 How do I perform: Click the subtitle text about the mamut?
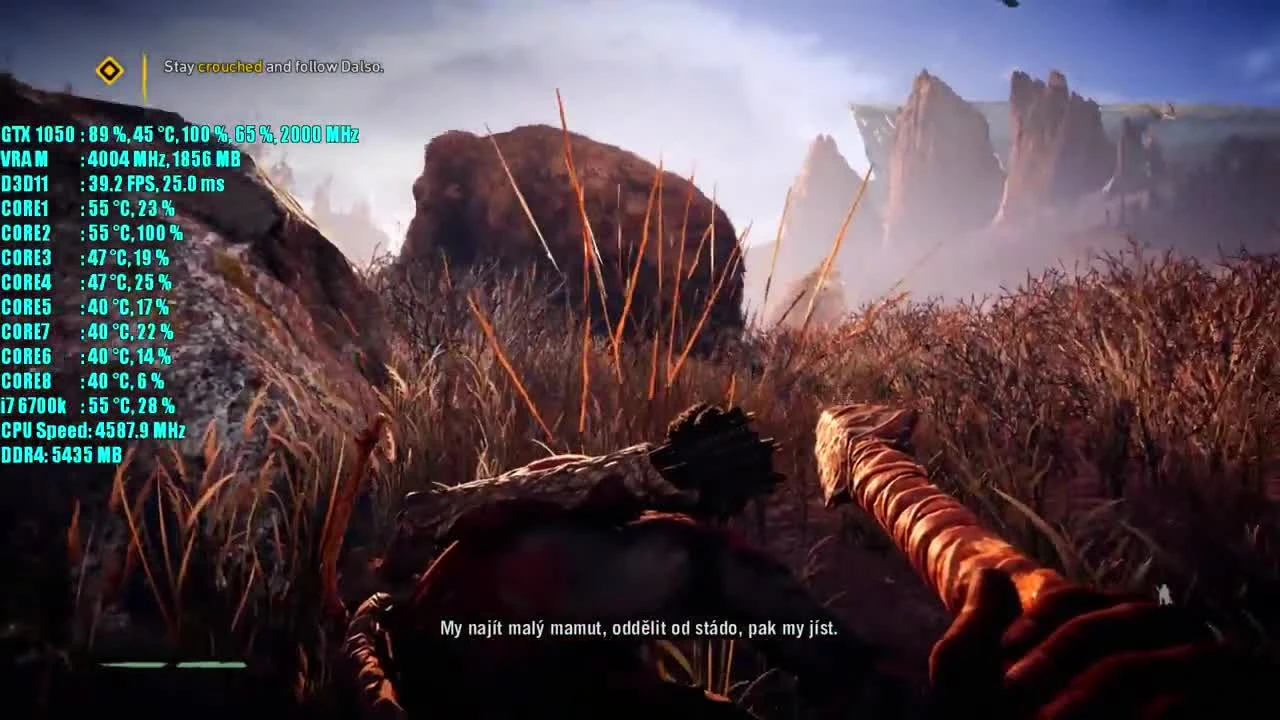click(638, 628)
